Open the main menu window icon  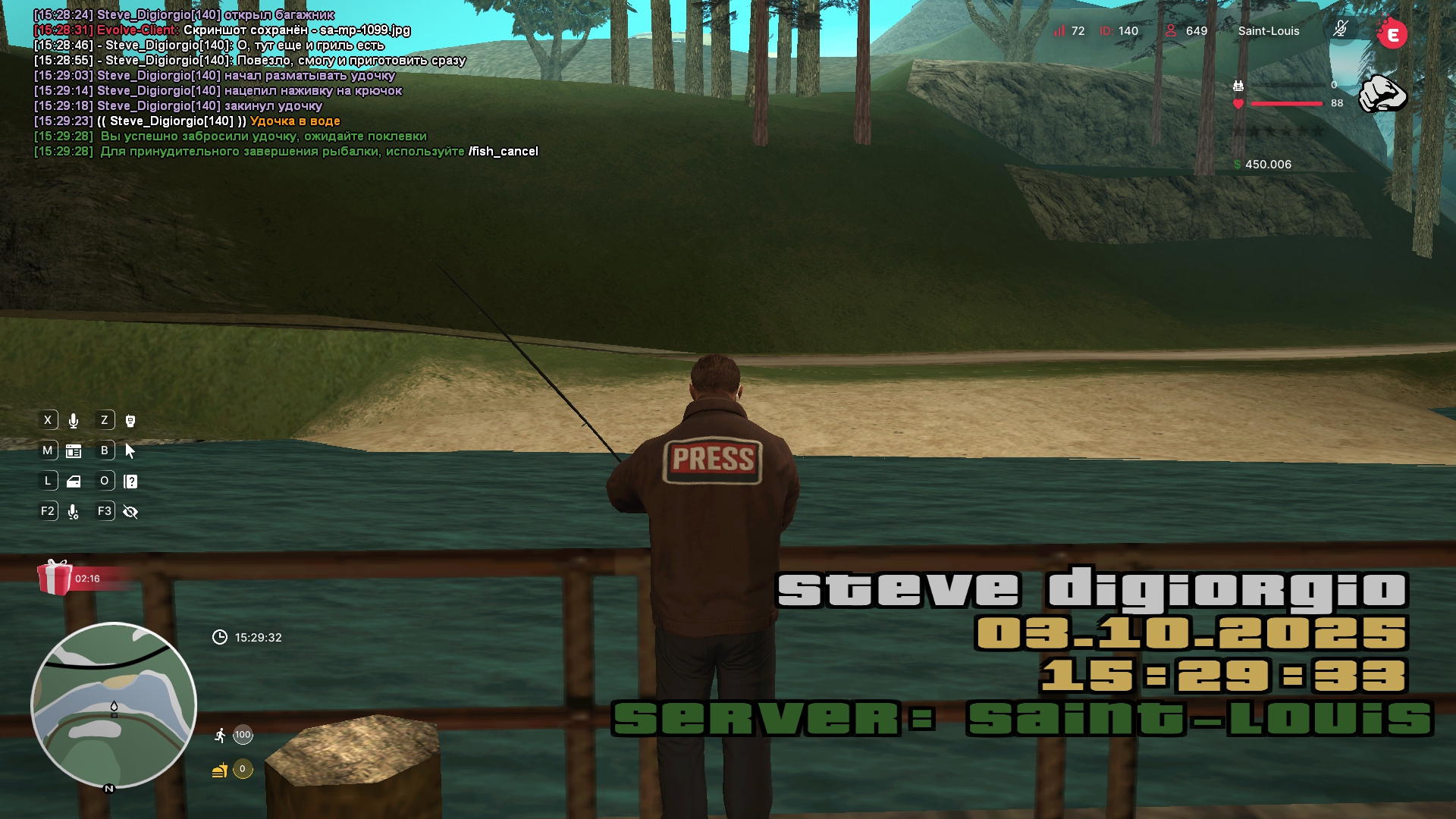[74, 451]
